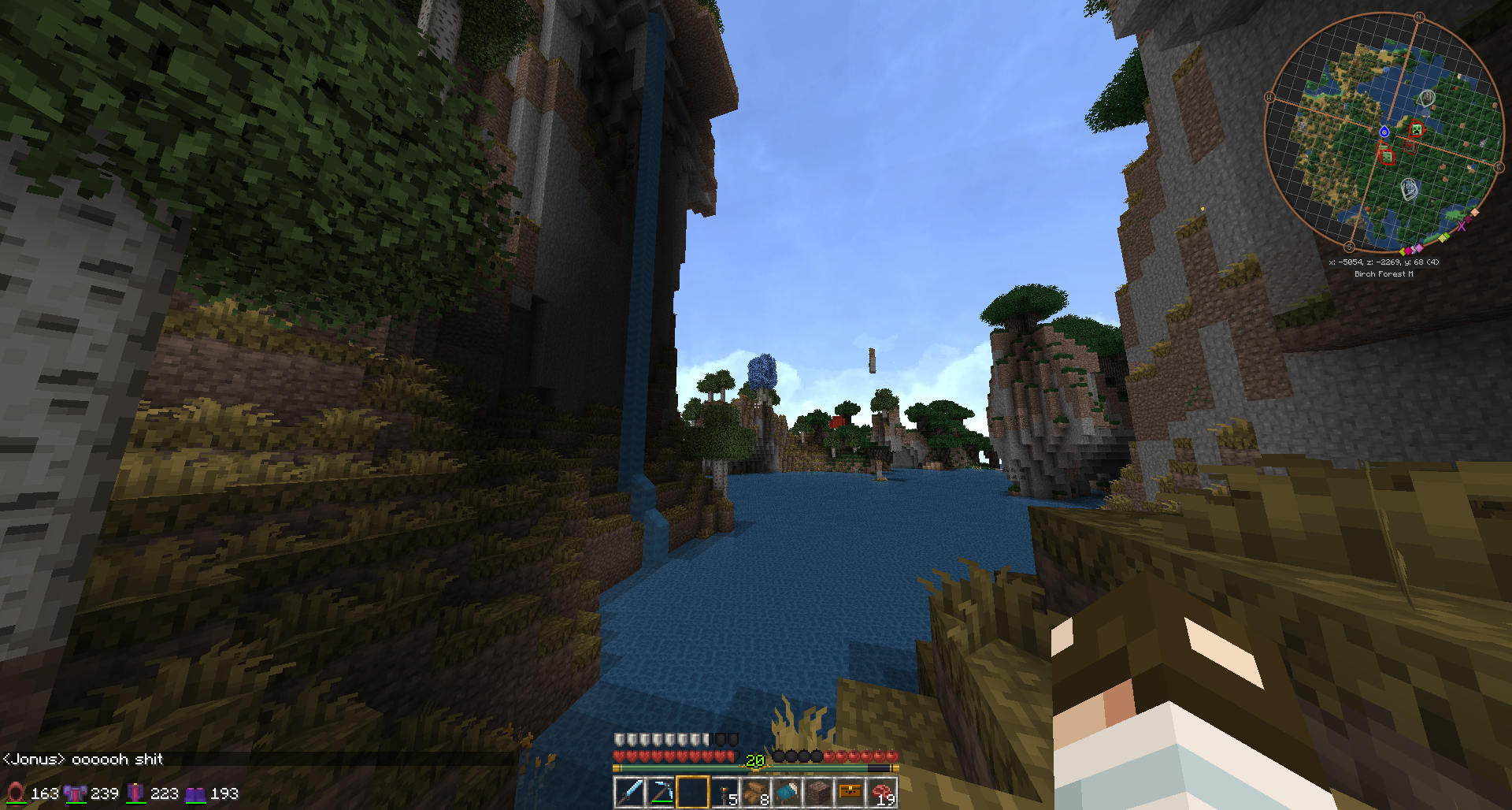1512x810 pixels.
Task: Click the creeper face marker on minimap
Action: tap(1417, 129)
